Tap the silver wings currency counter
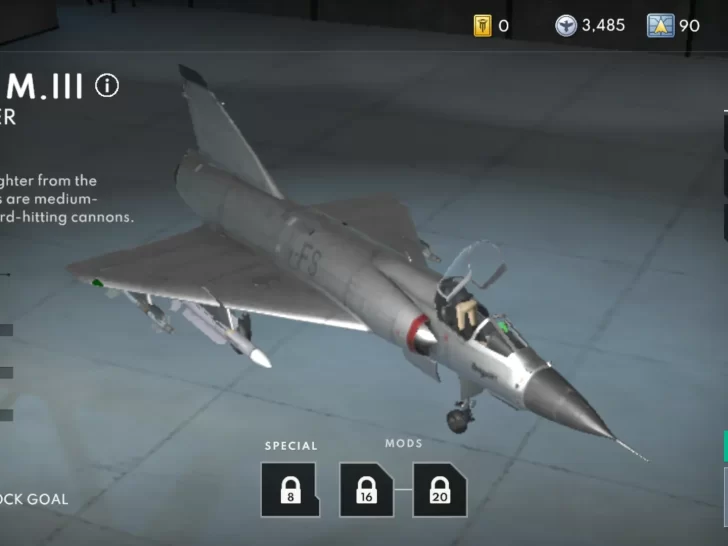This screenshot has width=728, height=546. tap(589, 26)
